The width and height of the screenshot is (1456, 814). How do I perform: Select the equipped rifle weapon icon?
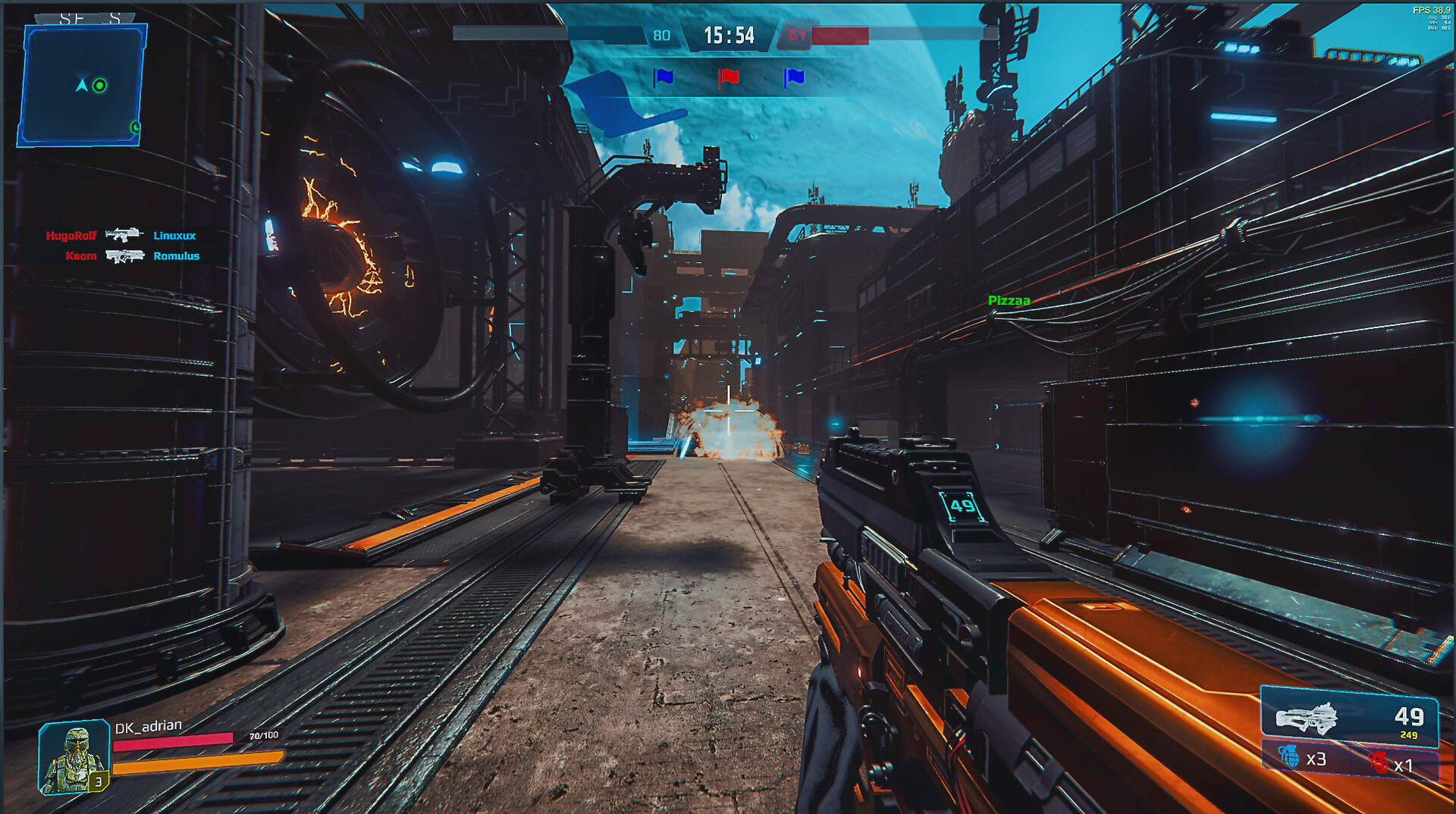pyautogui.click(x=1307, y=718)
